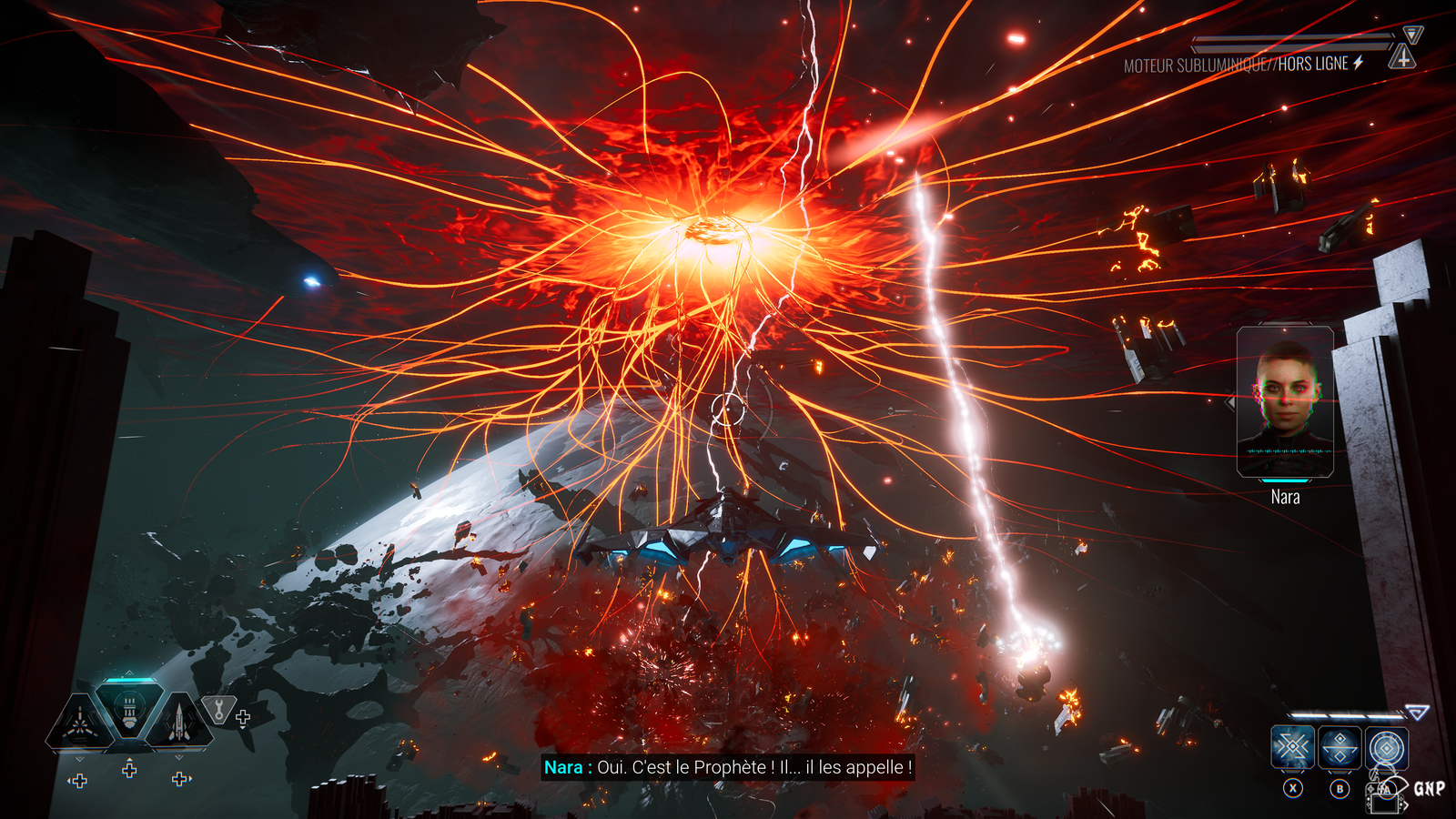Viewport: 1456px width, 819px height.
Task: Activate the wrench repair consumable
Action: click(x=218, y=709)
